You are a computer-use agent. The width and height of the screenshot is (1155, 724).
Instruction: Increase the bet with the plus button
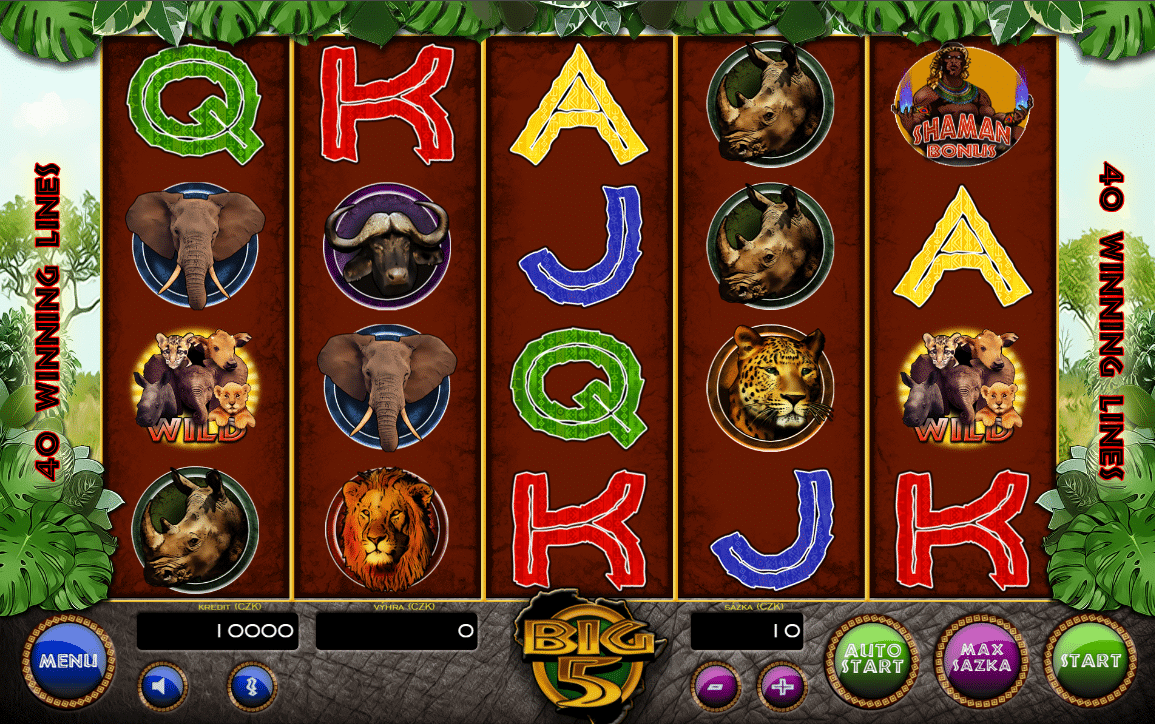[x=783, y=687]
